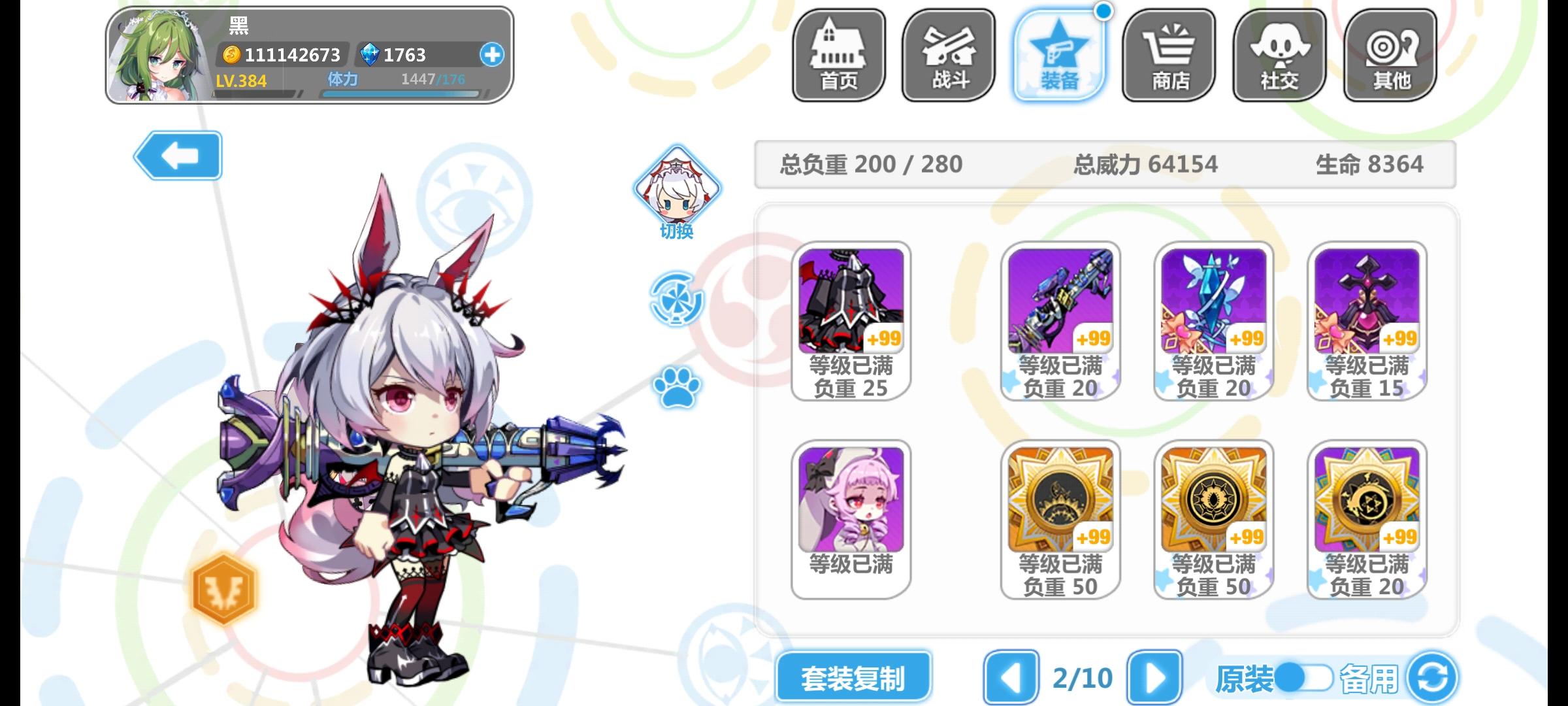
Task: Tap the plus to add diamonds
Action: click(x=491, y=56)
